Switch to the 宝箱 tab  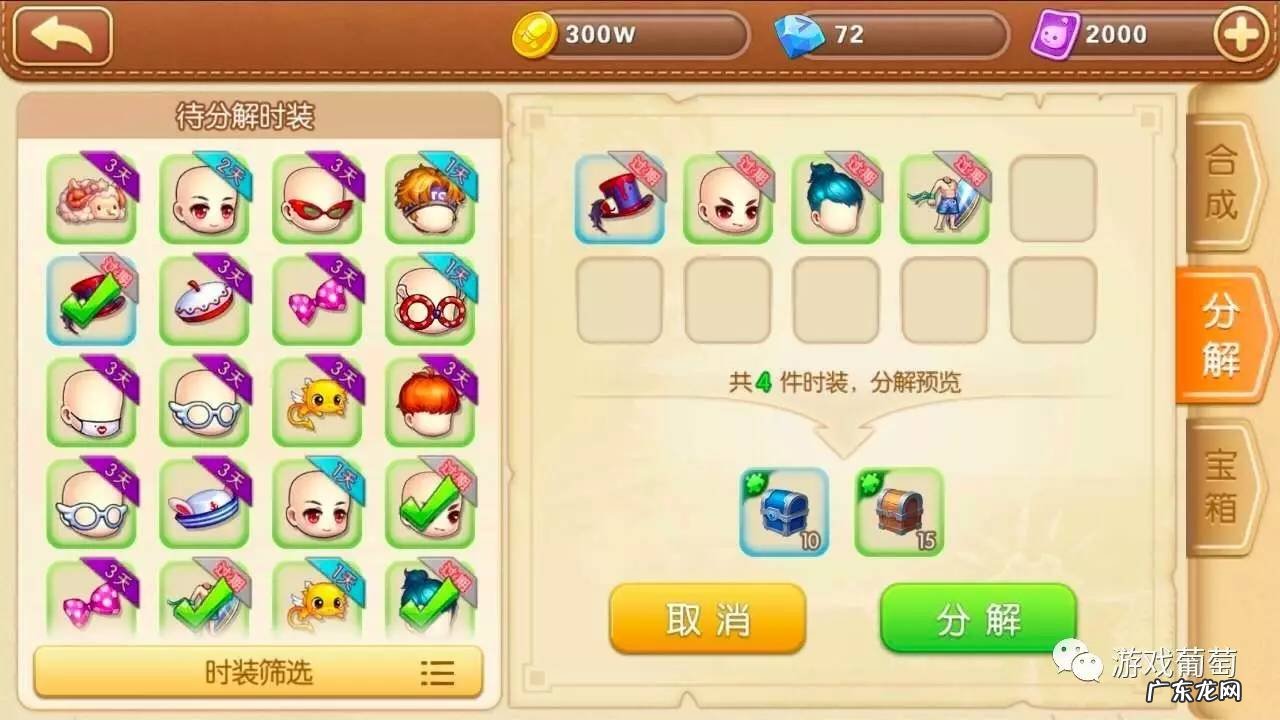[x=1221, y=487]
